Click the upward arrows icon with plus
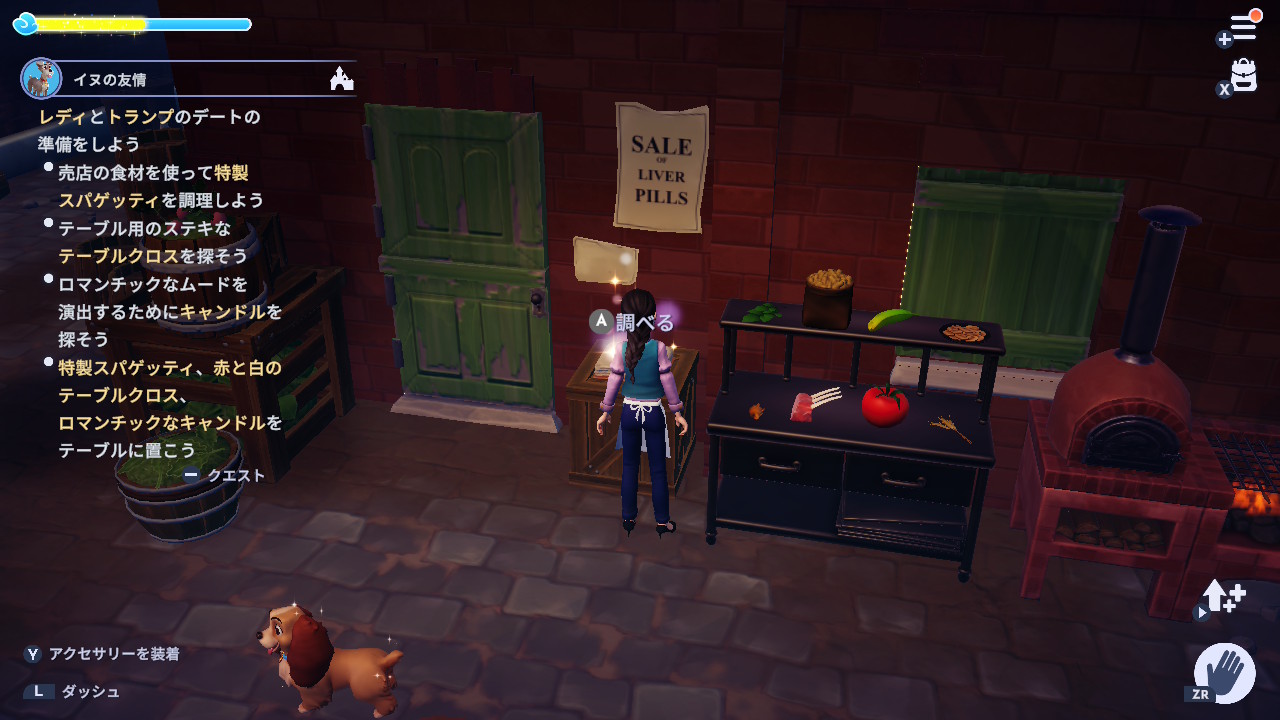 pos(1223,596)
